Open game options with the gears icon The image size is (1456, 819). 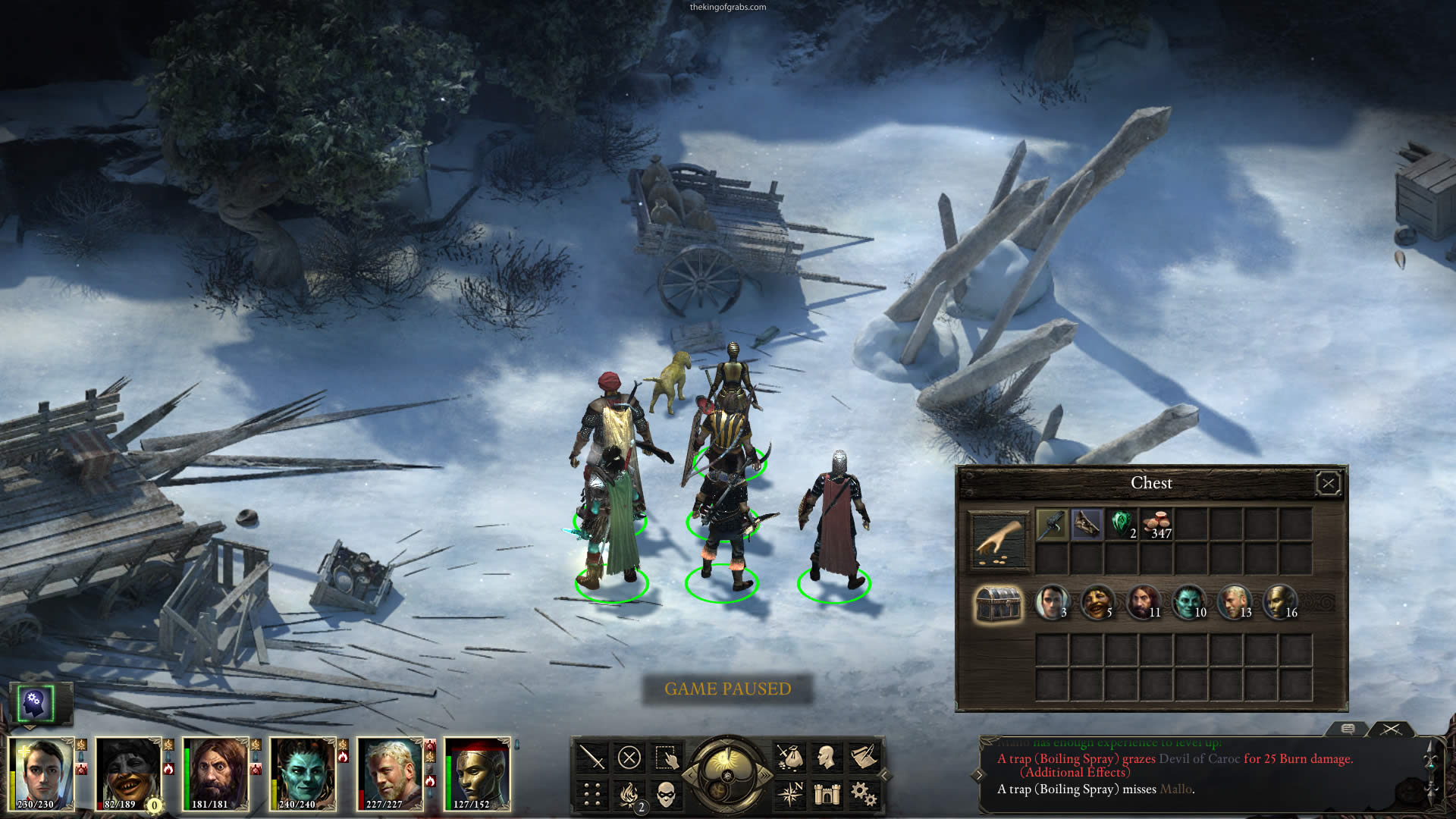coord(862,794)
